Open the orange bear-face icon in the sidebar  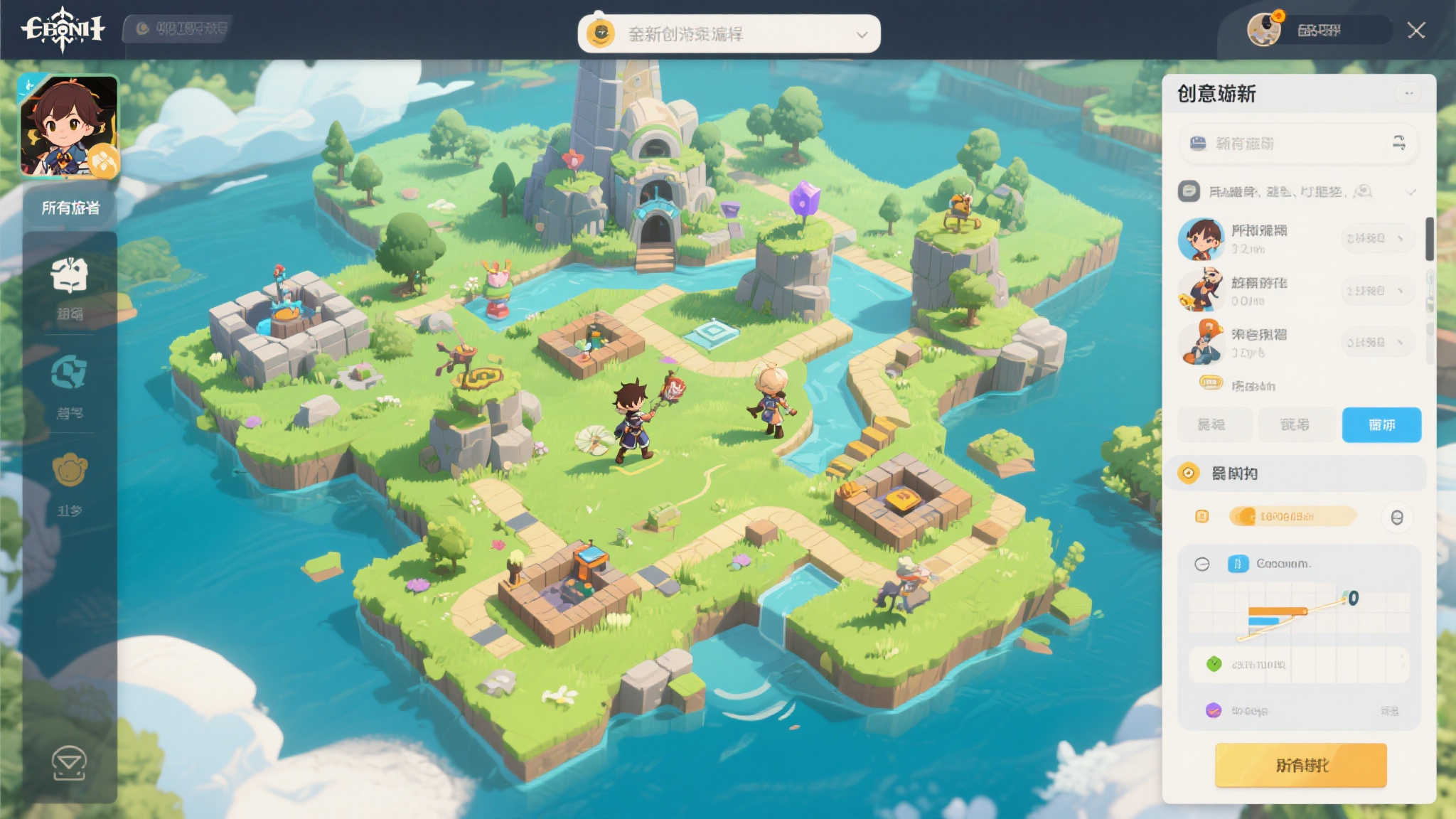[70, 470]
